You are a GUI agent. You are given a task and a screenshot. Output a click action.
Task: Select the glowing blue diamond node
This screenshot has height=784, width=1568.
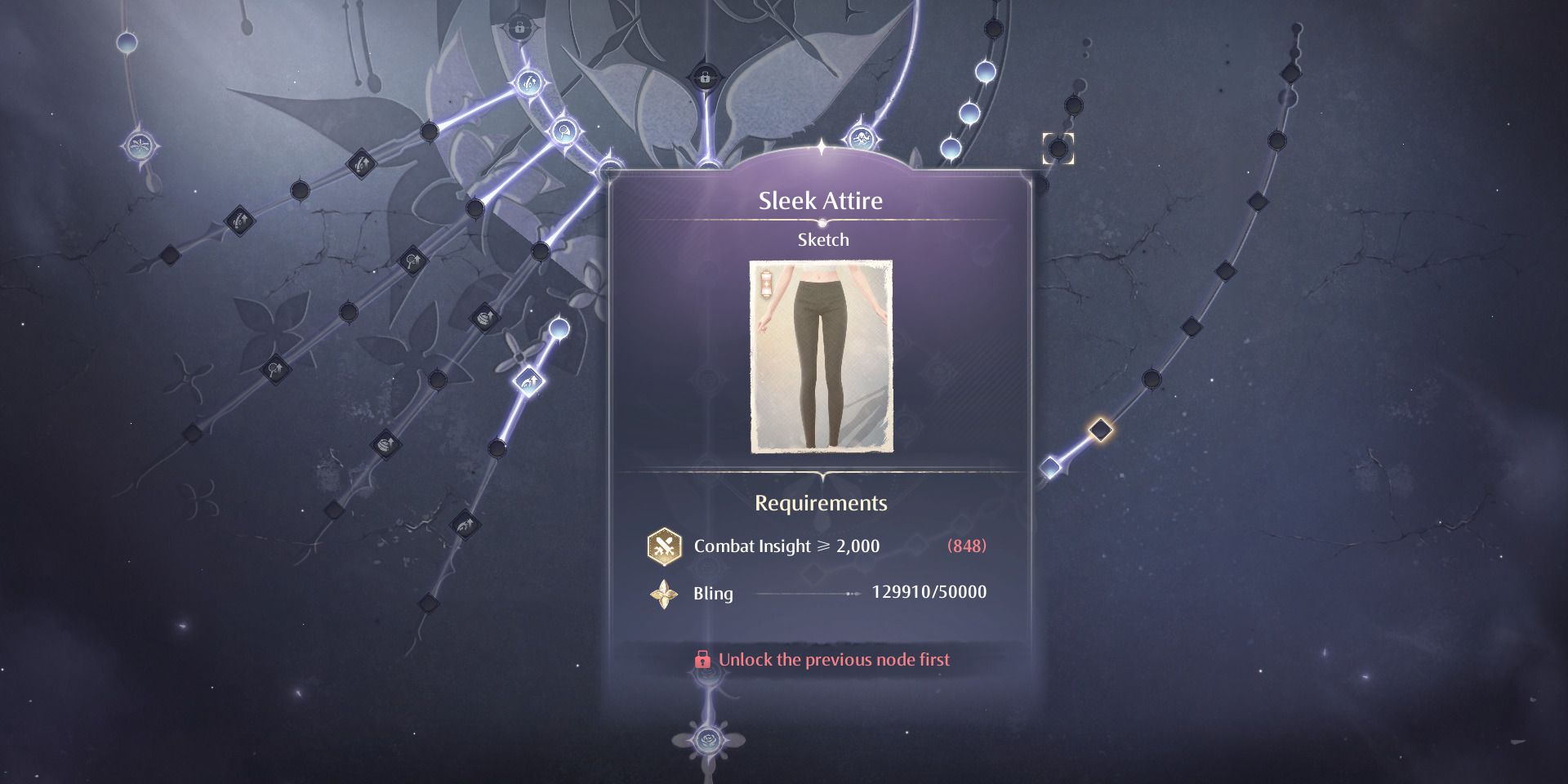(1050, 468)
